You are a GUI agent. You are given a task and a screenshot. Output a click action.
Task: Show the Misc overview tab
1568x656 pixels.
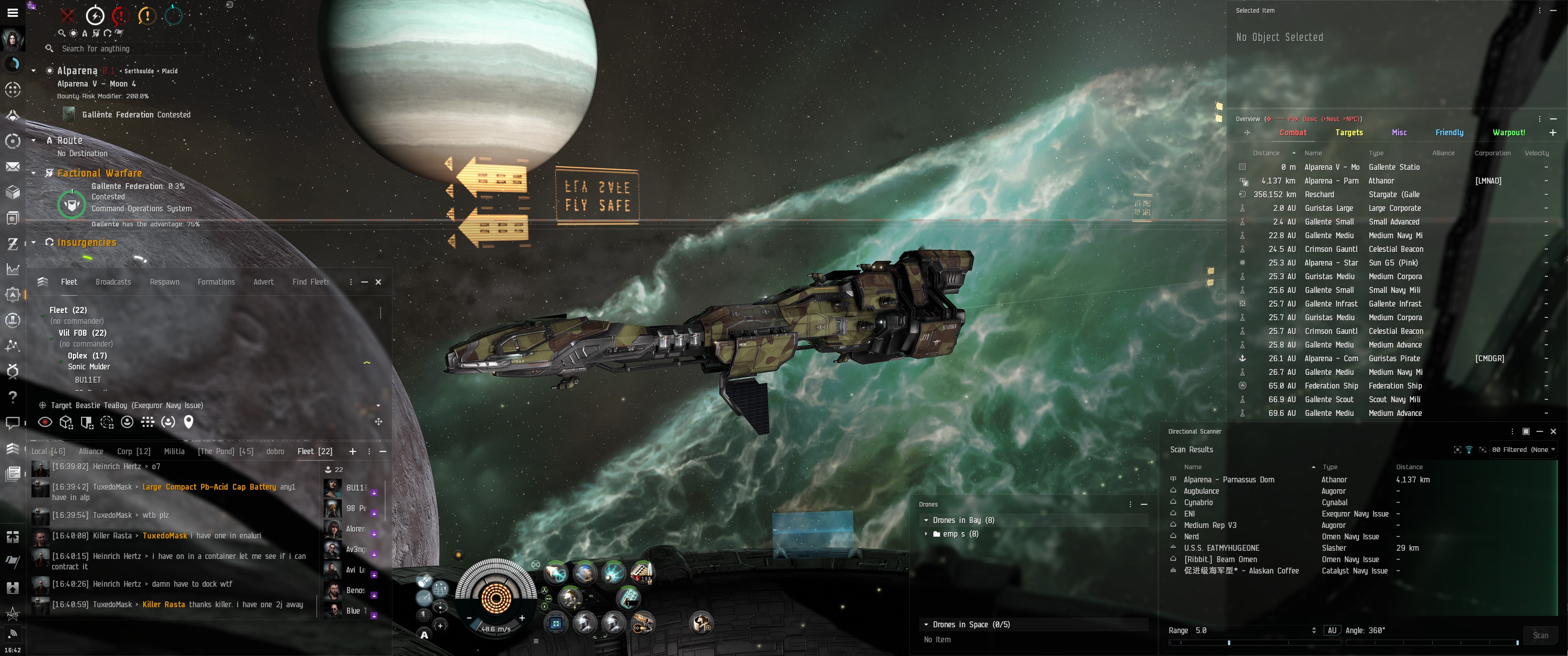point(1399,133)
